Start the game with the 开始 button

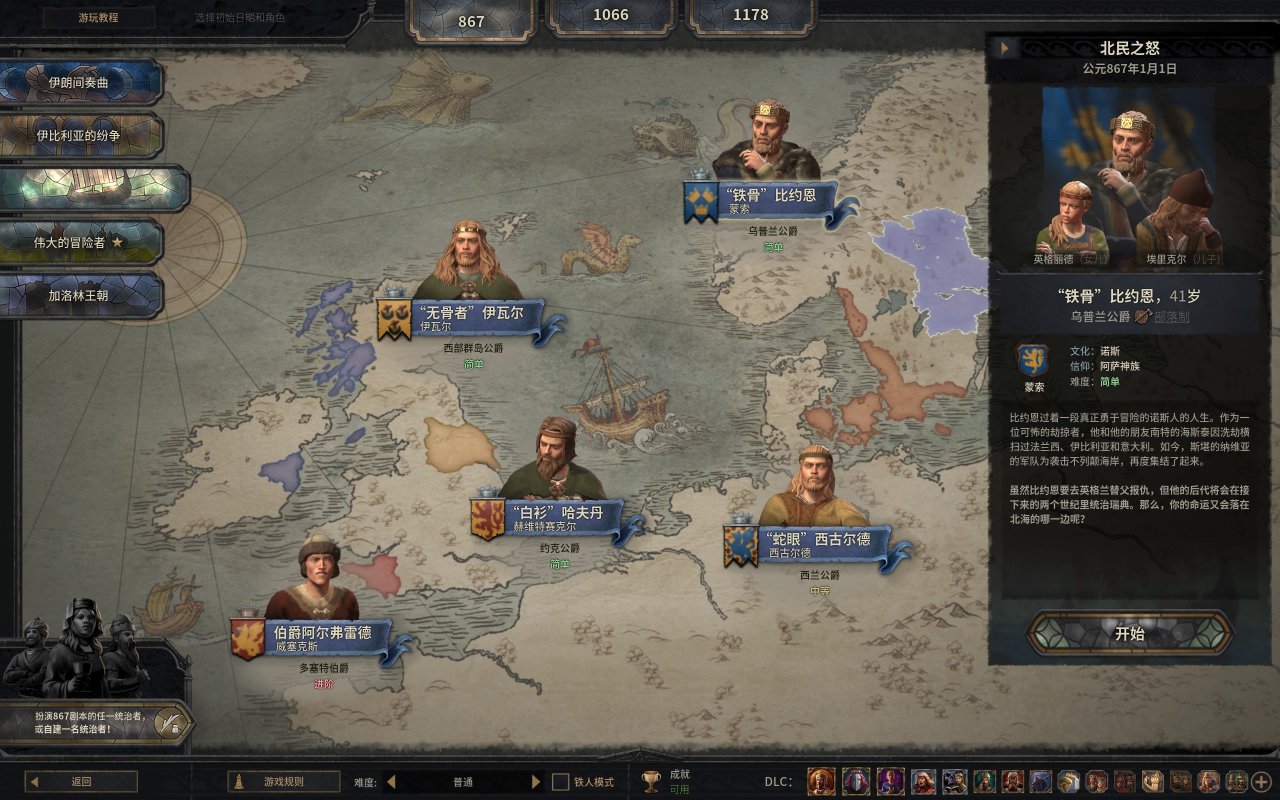pos(1129,633)
